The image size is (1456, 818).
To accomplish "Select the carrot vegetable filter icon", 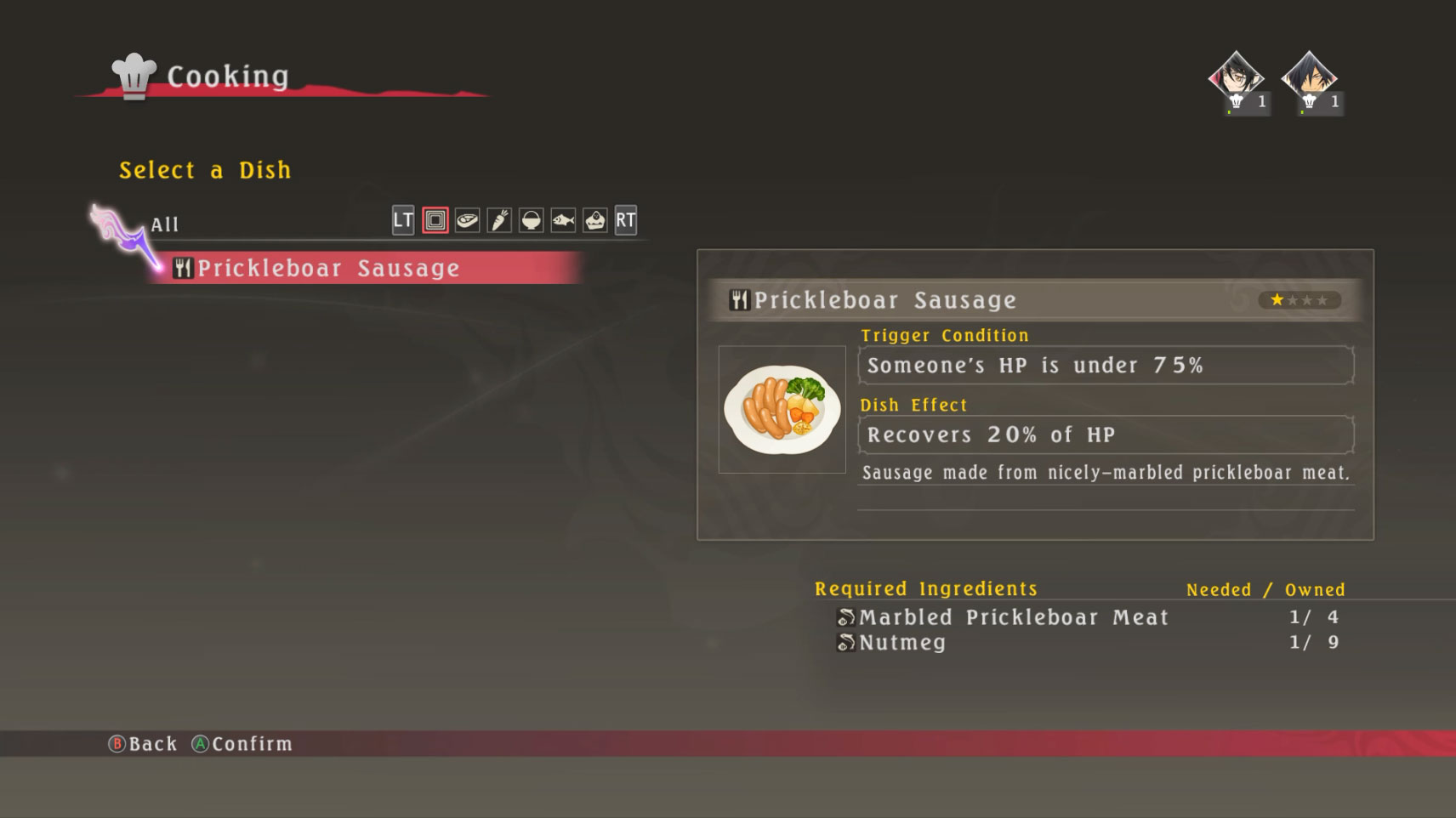I will (x=500, y=220).
